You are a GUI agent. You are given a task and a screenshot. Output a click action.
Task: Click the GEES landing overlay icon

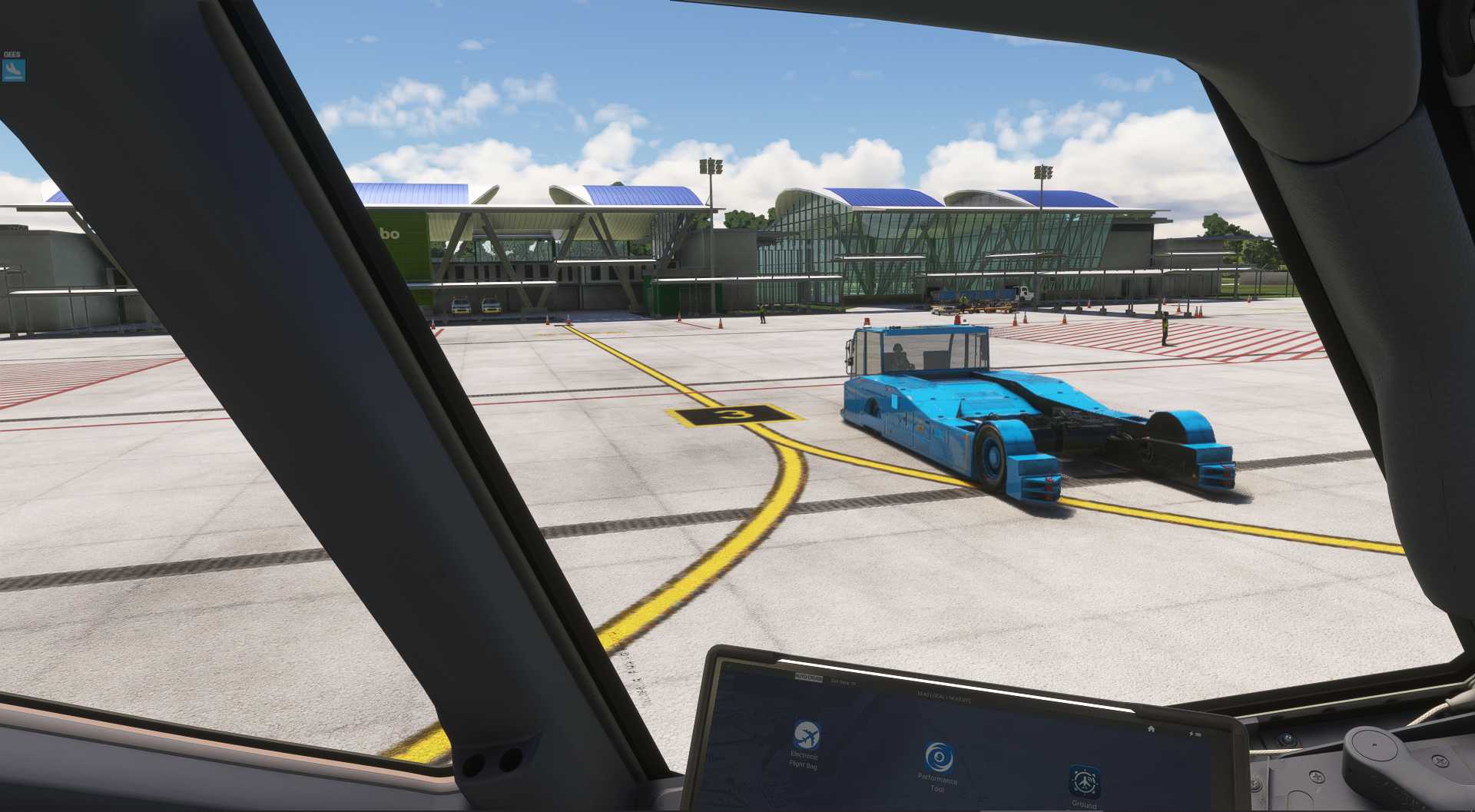[x=13, y=71]
